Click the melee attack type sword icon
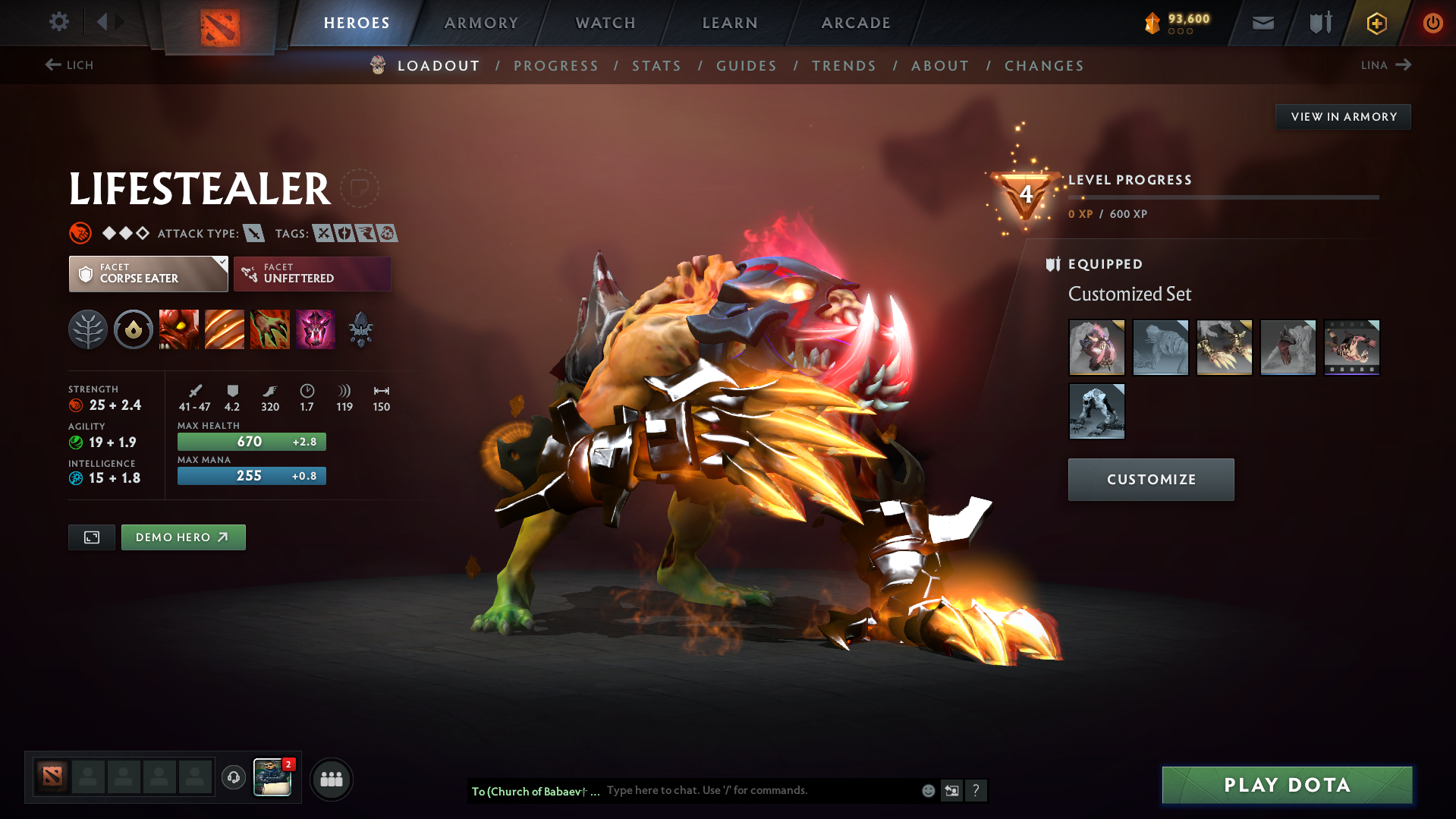 pyautogui.click(x=253, y=233)
